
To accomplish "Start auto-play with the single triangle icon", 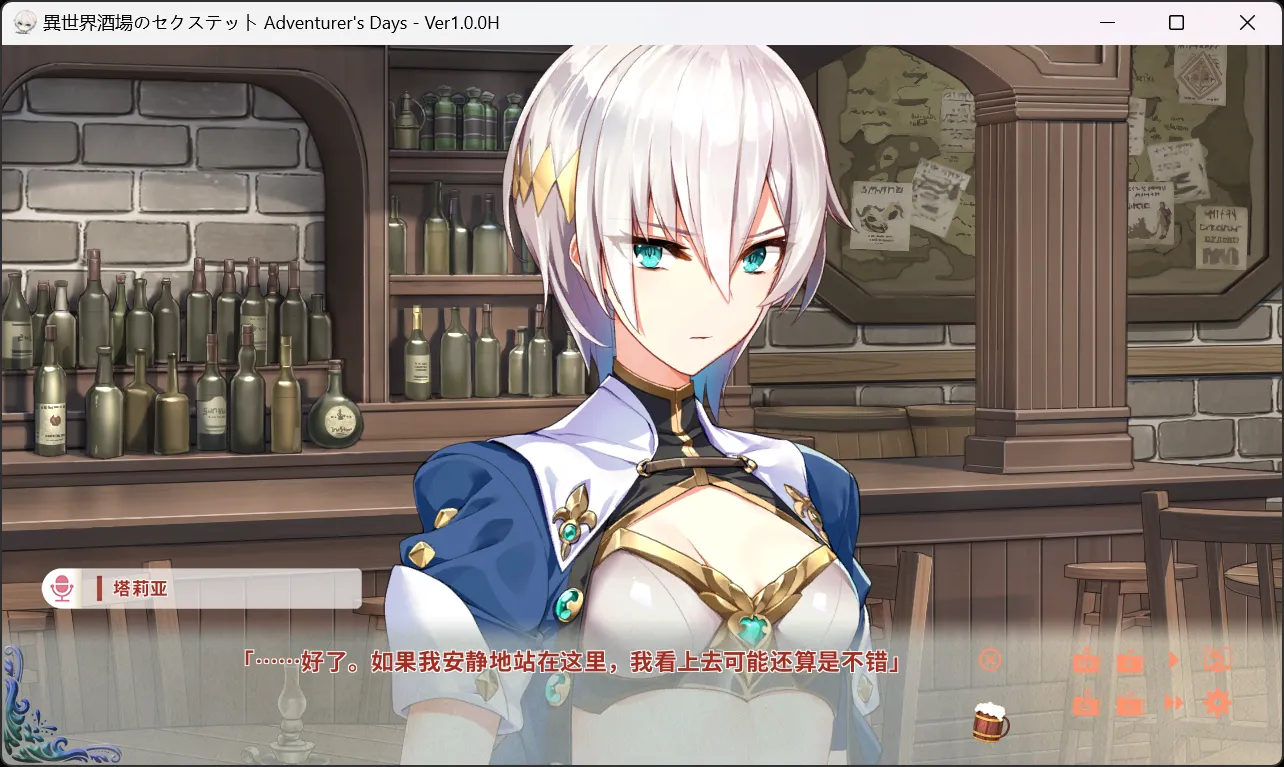I will pyautogui.click(x=1174, y=660).
